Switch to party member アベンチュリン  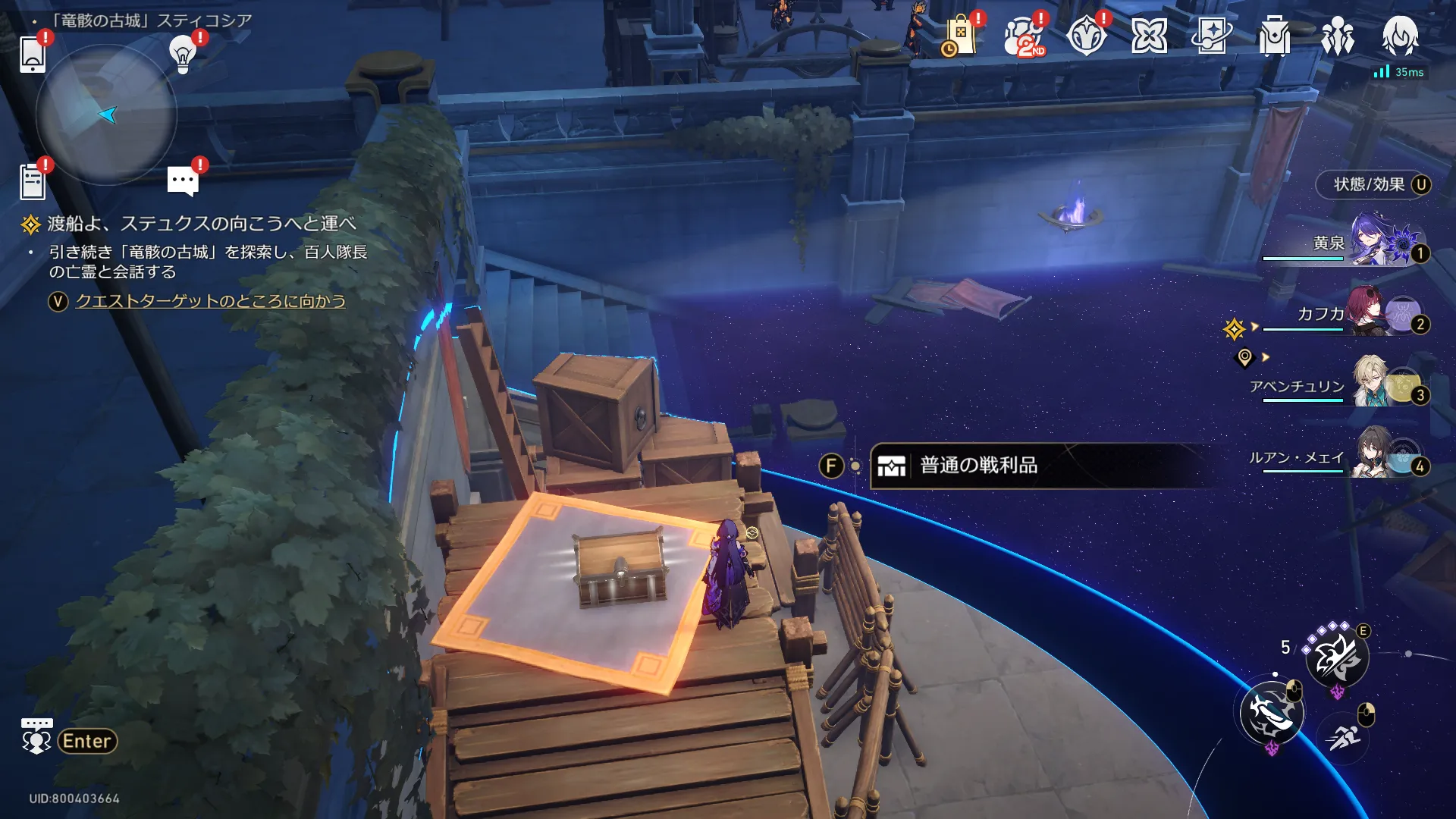1376,384
